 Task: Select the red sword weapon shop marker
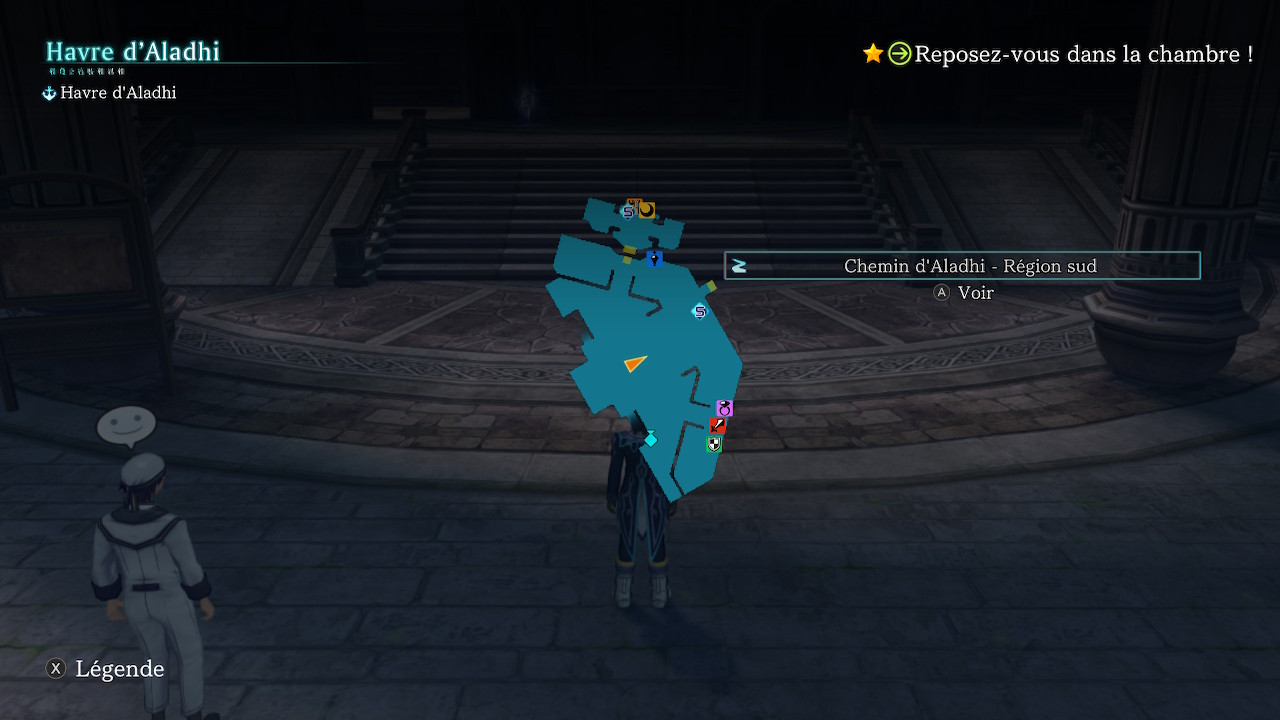point(717,425)
